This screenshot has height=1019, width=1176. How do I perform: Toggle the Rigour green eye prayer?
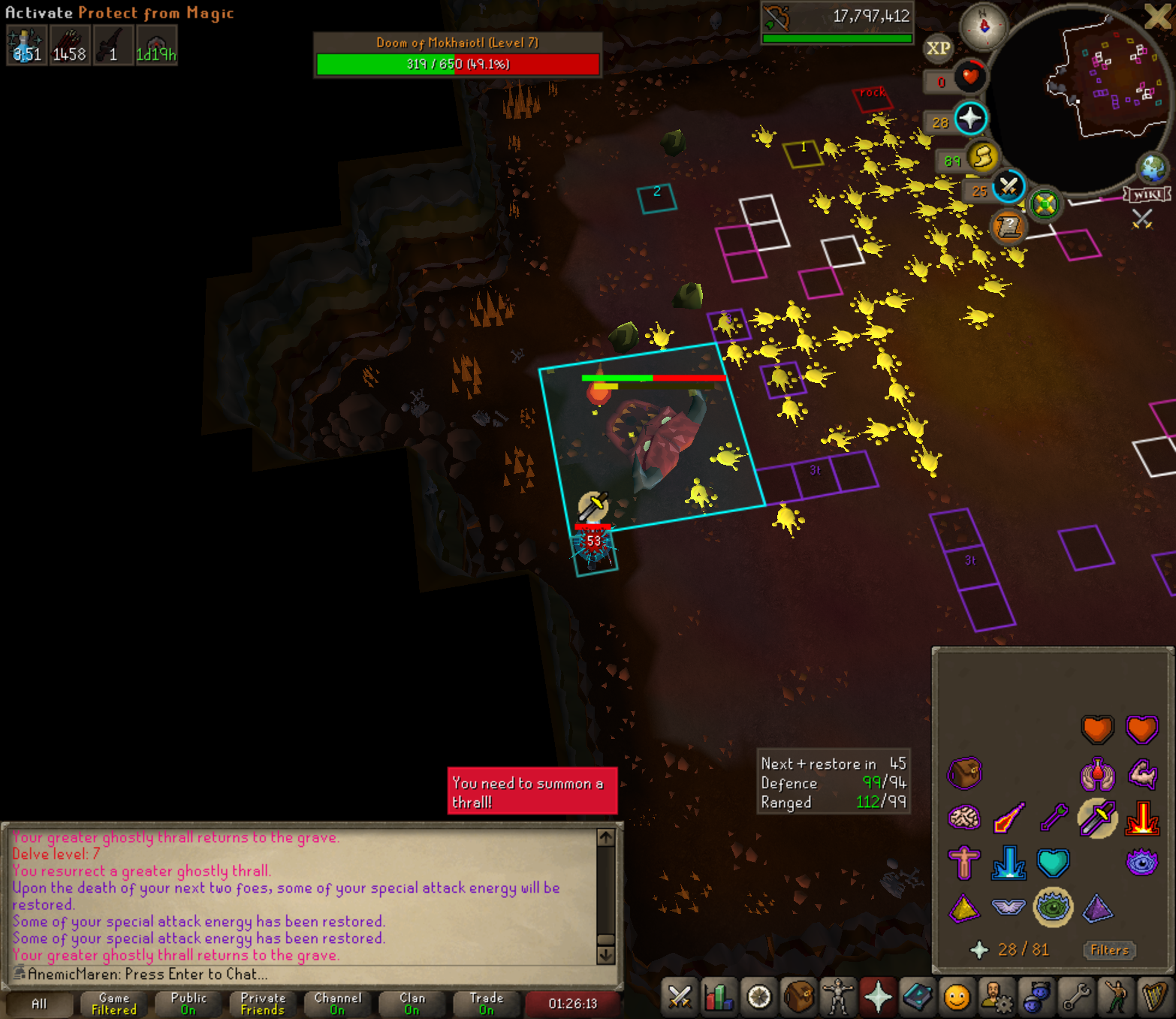coord(1053,907)
